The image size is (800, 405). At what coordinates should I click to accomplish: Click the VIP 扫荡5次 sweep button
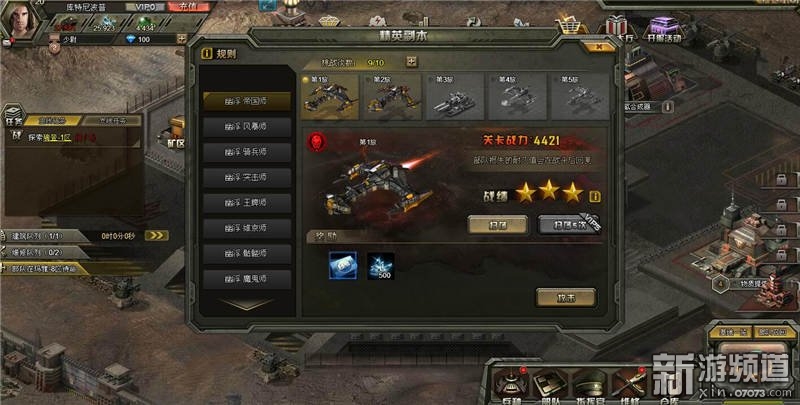pos(567,224)
